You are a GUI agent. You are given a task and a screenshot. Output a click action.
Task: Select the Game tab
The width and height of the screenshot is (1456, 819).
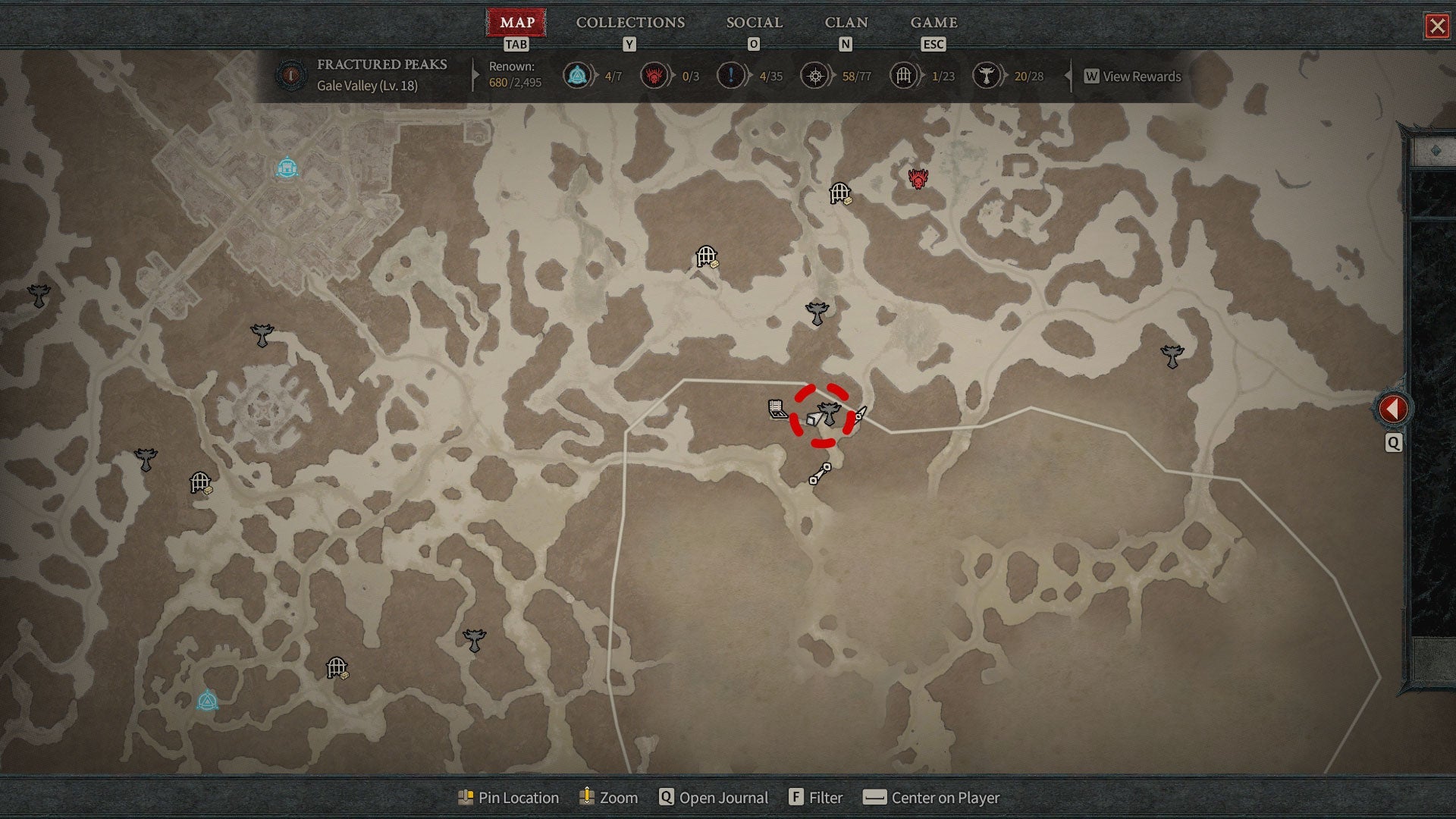(934, 23)
